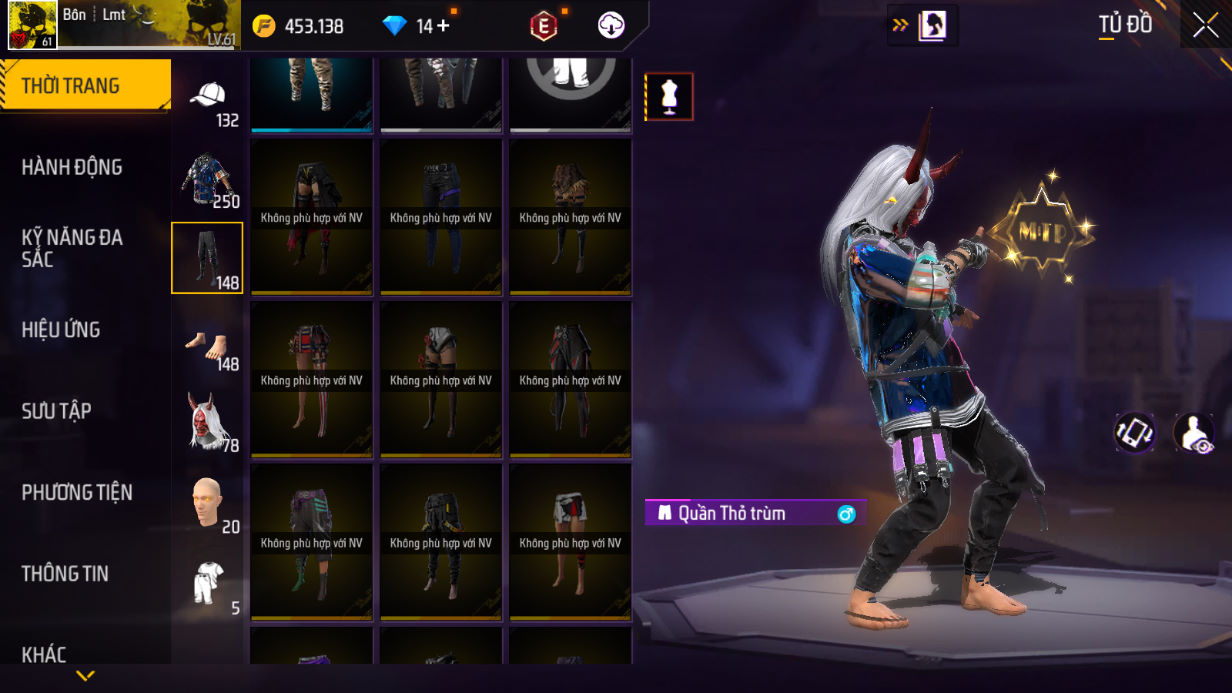This screenshot has height=693, width=1232.
Task: Open the Kỹ Năng Đa Sắc tab
Action: [72, 248]
